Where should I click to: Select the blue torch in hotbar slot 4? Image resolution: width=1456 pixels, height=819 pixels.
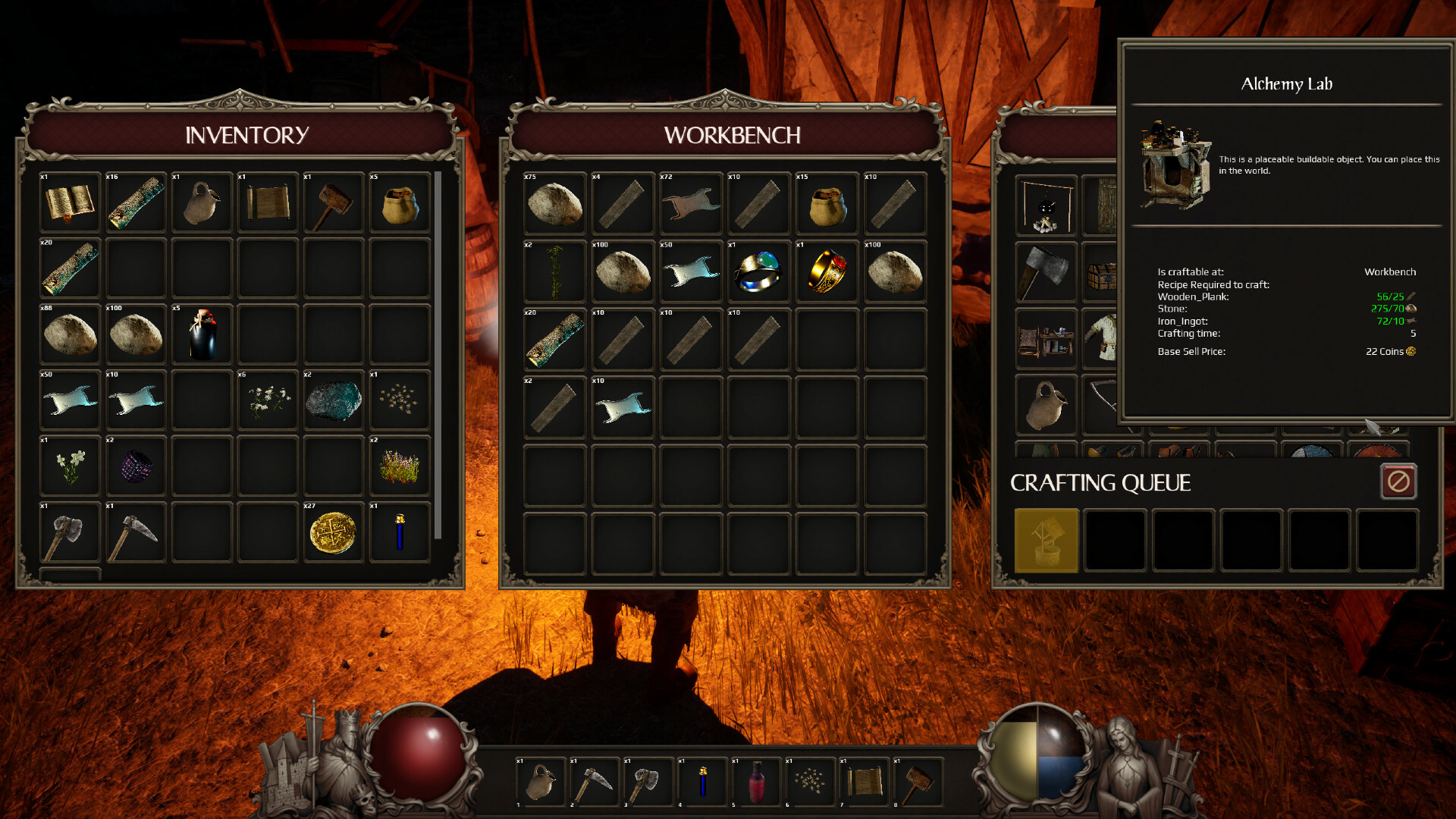coord(704,781)
